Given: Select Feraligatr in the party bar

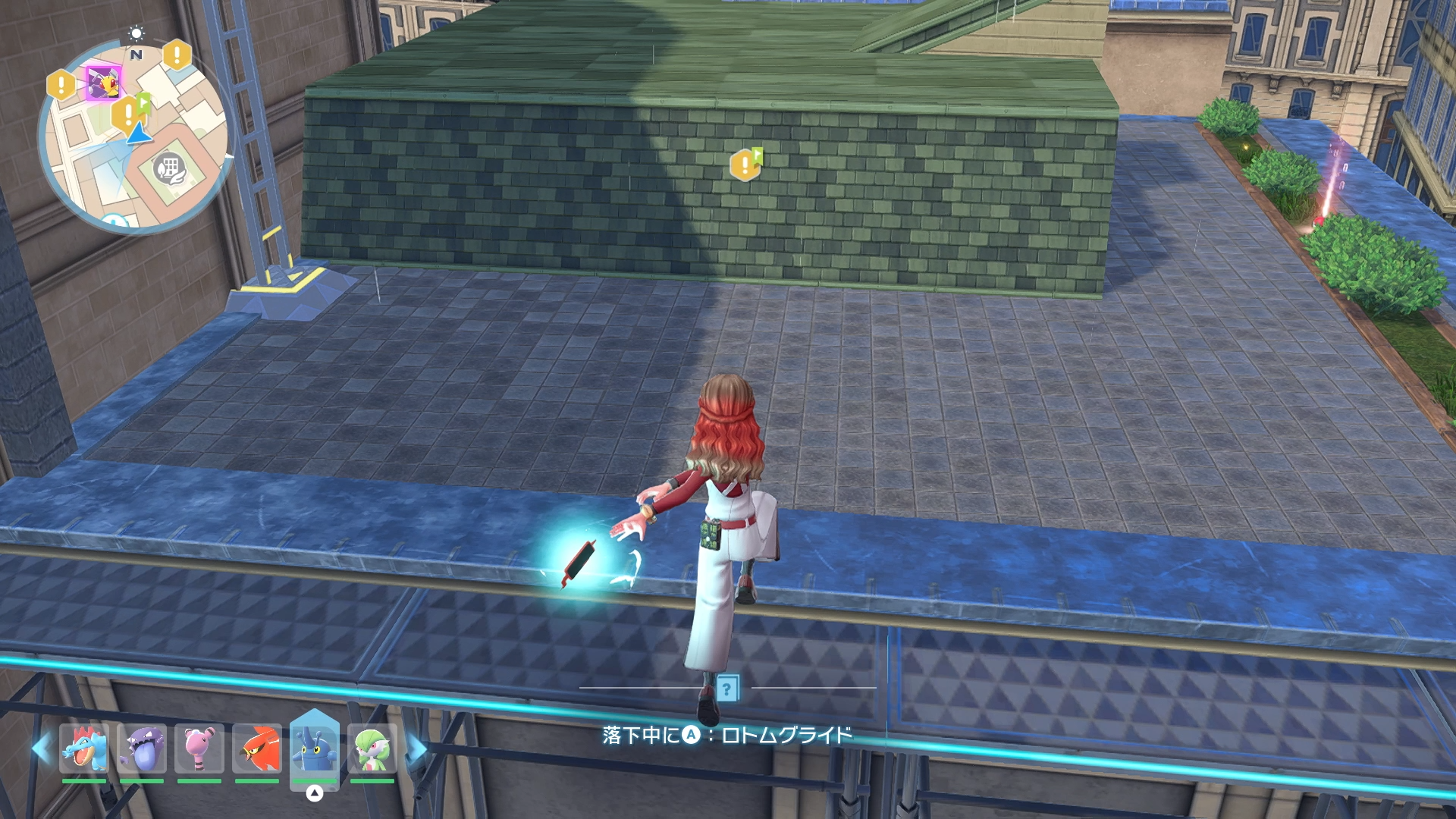Looking at the screenshot, I should pyautogui.click(x=84, y=748).
